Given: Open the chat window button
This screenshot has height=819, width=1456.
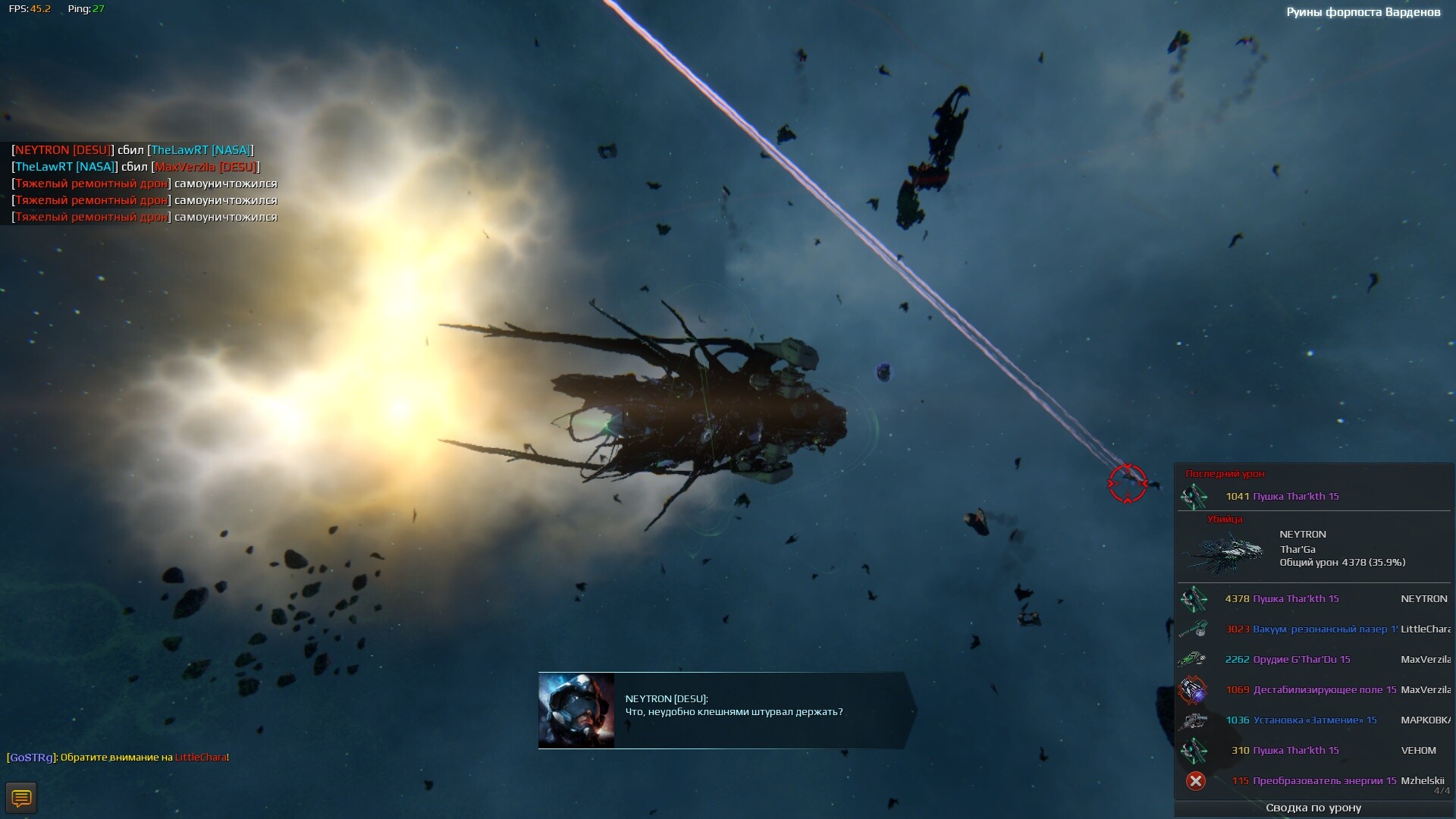Looking at the screenshot, I should click(21, 798).
